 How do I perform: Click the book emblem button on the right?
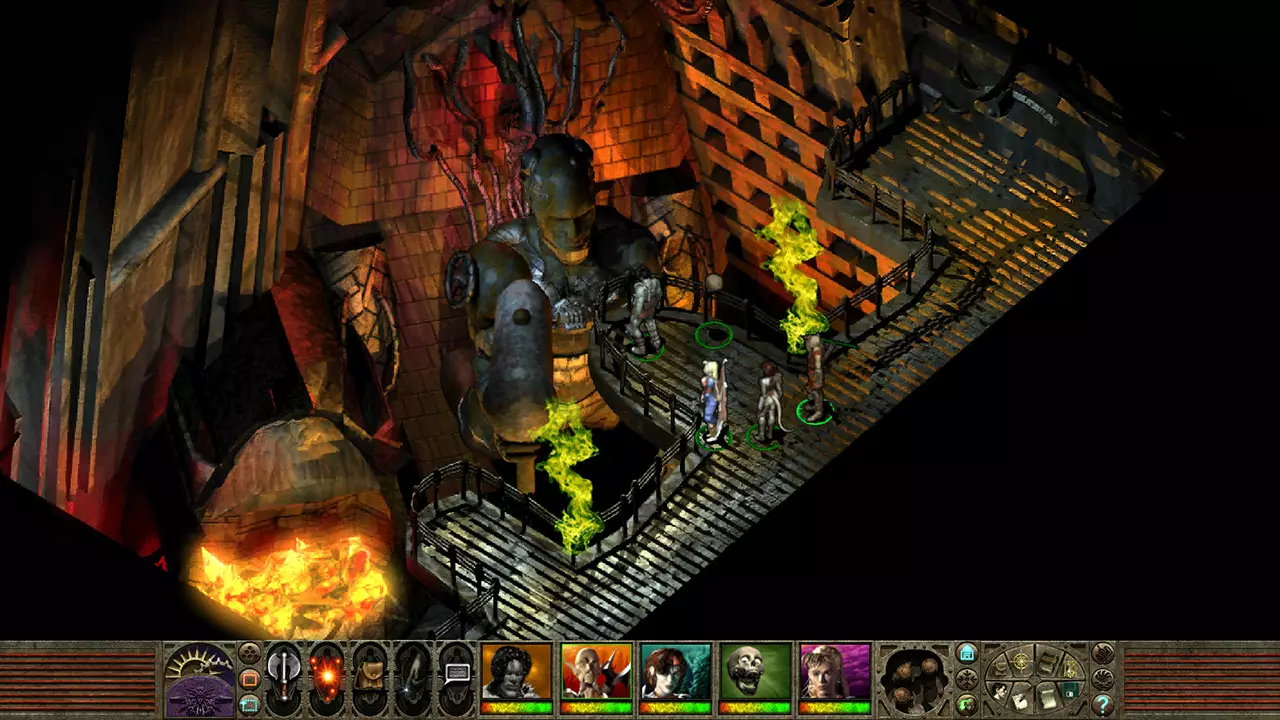pos(1103,653)
